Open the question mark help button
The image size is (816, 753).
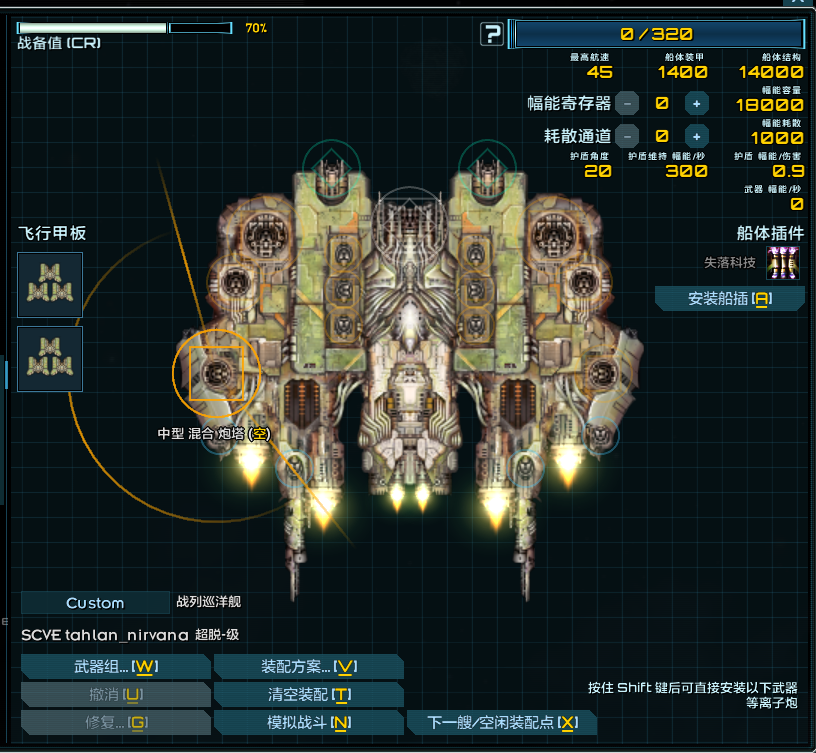(492, 35)
